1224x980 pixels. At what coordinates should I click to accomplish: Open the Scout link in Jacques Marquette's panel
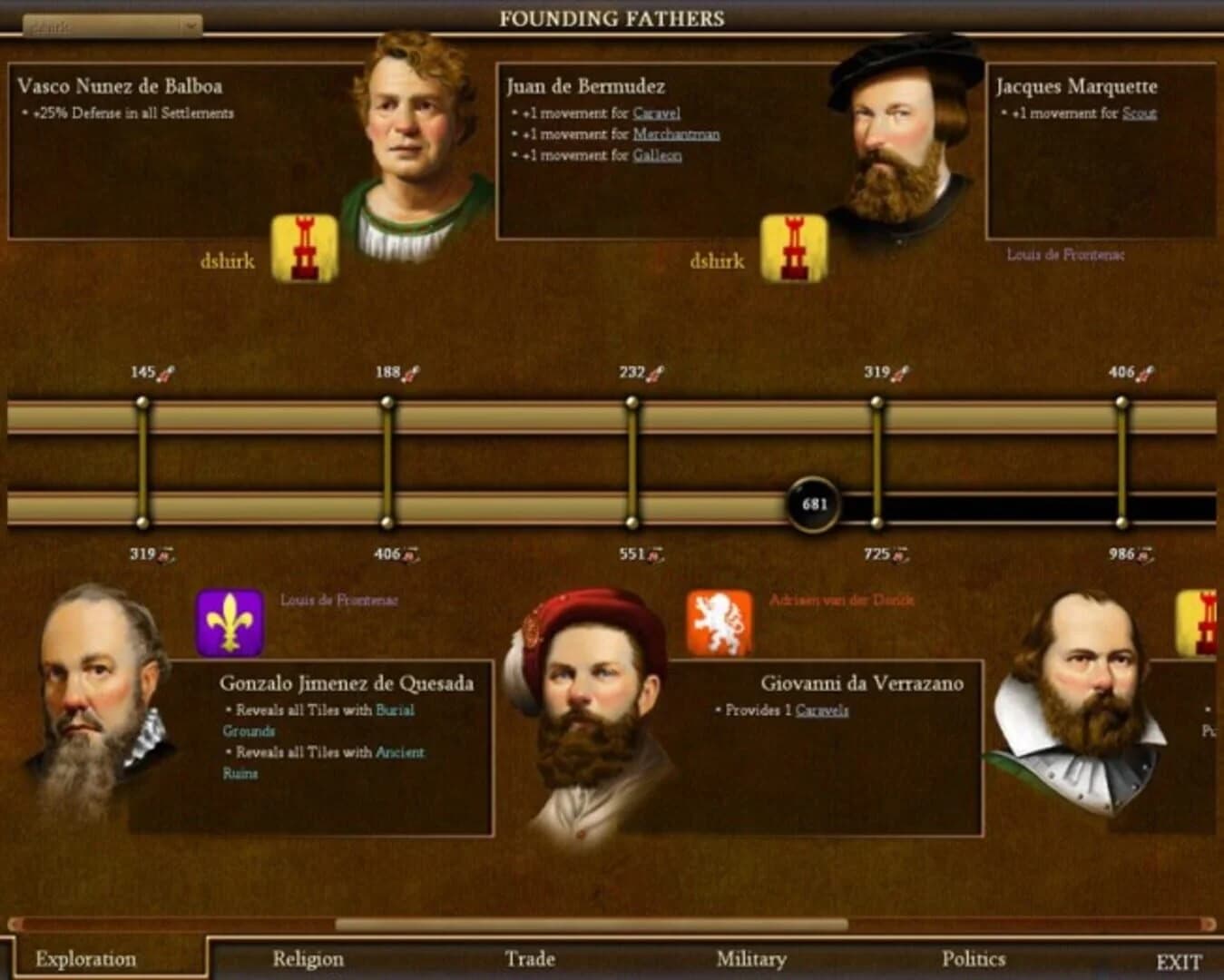click(1141, 114)
